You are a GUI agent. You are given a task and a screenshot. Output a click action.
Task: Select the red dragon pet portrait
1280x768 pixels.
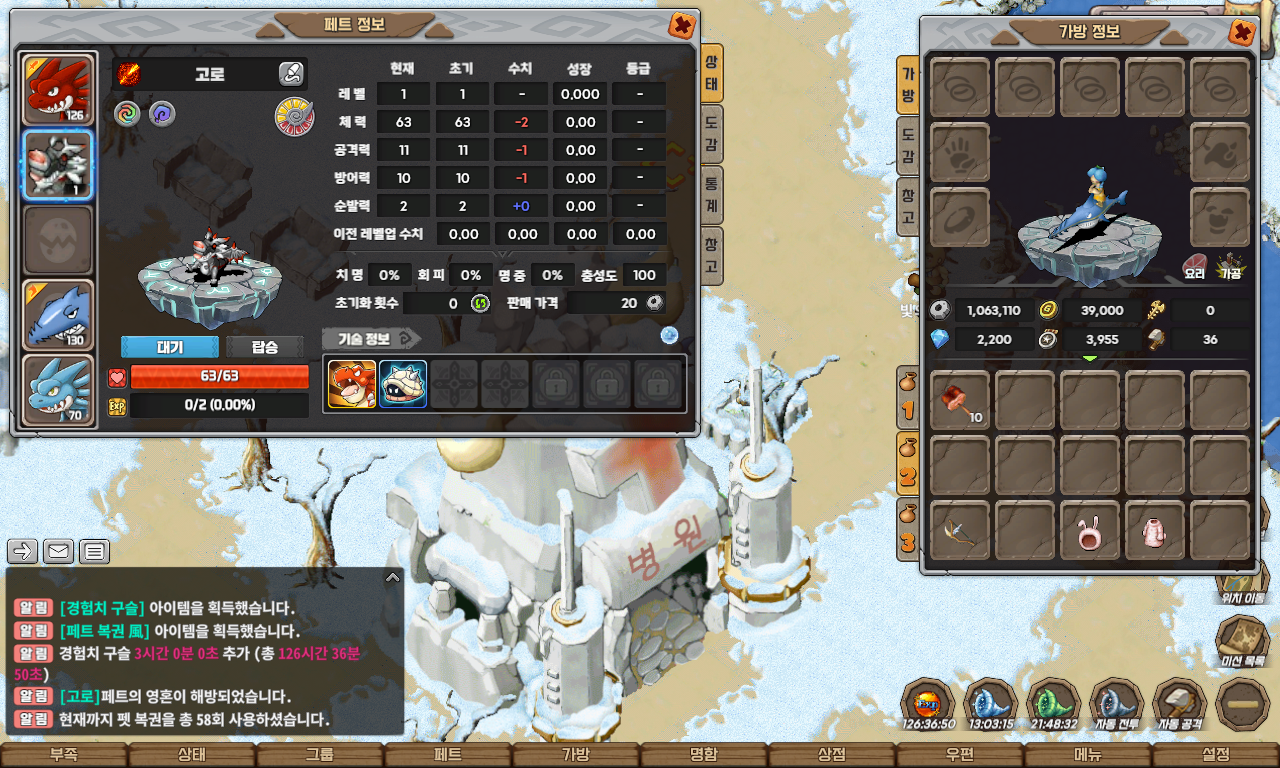[x=58, y=89]
